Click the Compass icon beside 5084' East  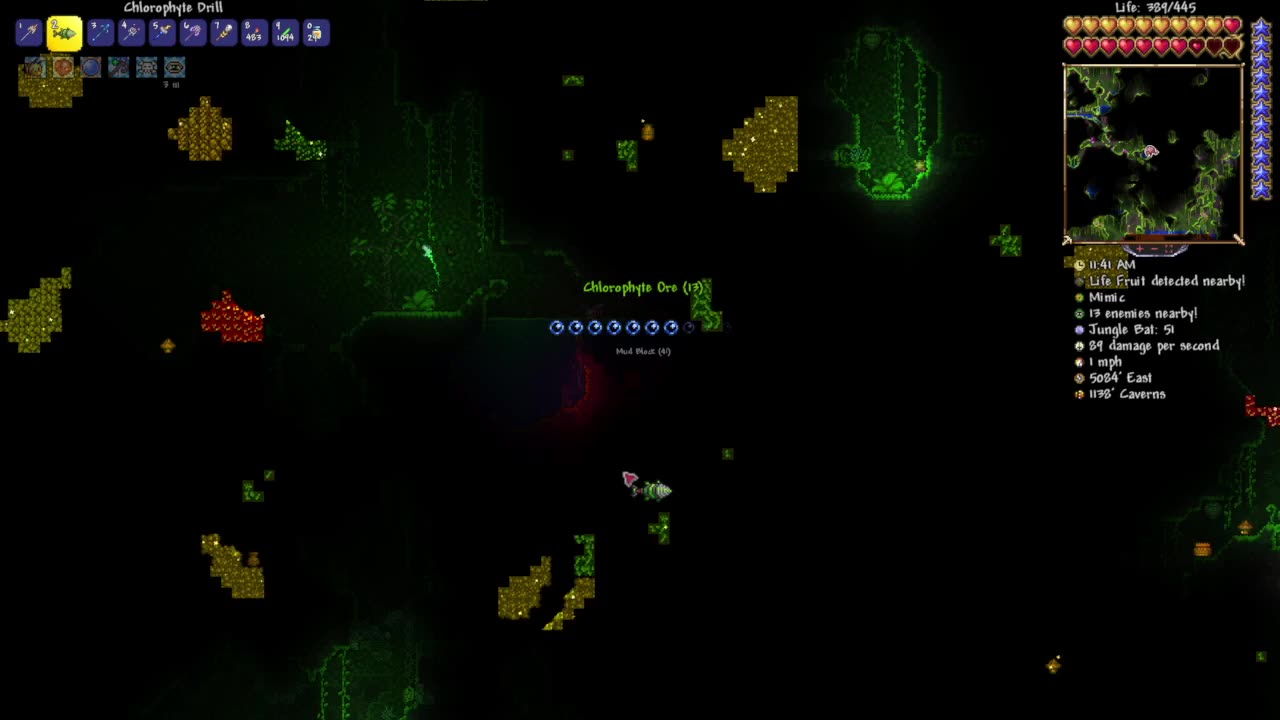coord(1079,378)
